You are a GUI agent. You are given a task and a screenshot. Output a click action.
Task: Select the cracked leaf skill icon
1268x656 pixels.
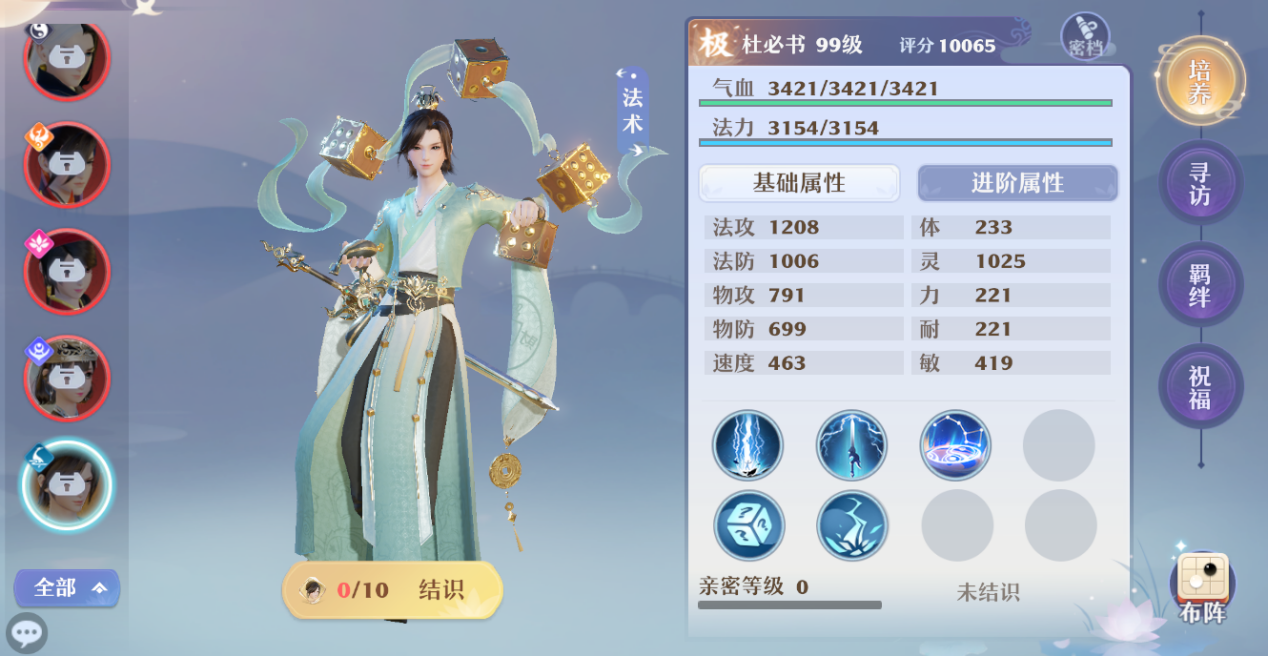[853, 525]
